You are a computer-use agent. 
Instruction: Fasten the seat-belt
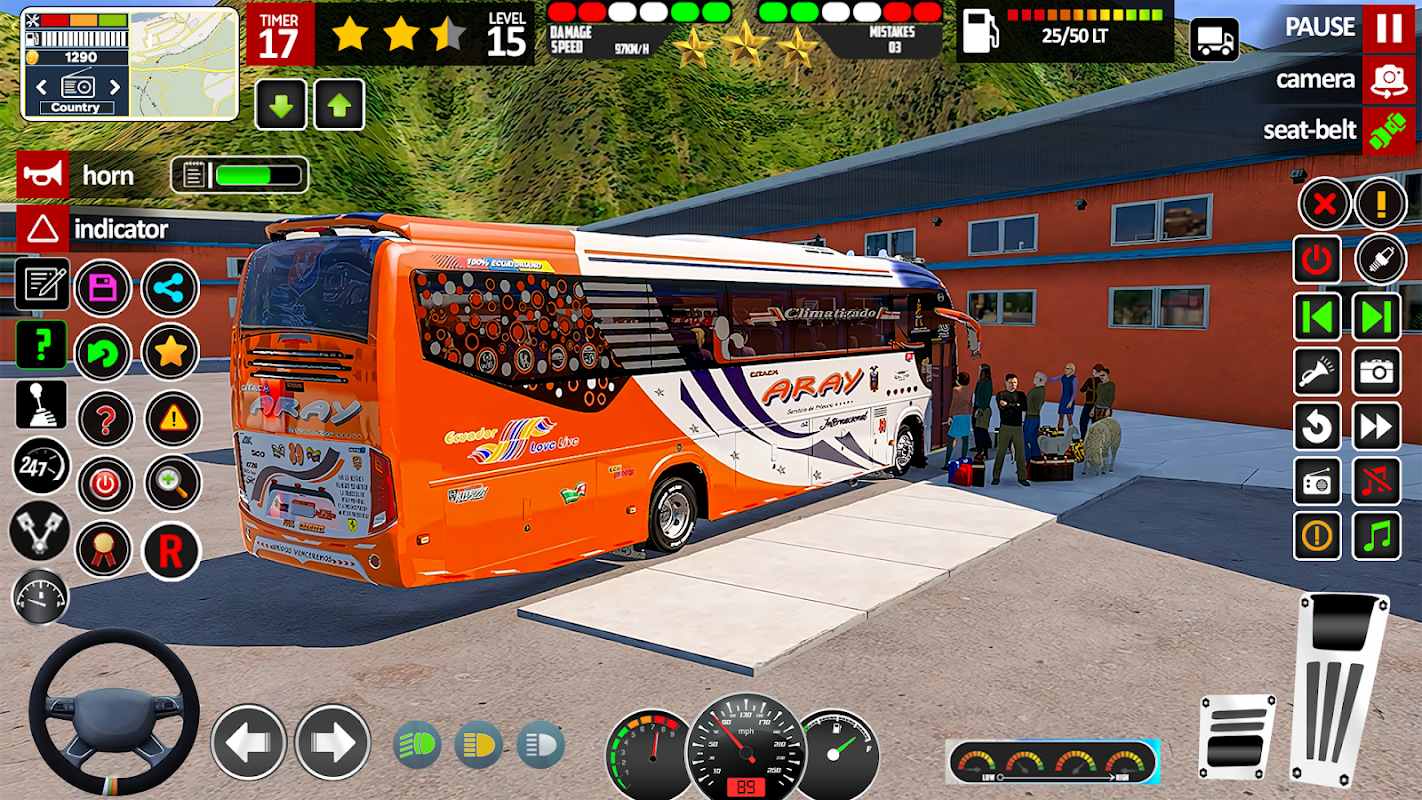(x=1388, y=130)
